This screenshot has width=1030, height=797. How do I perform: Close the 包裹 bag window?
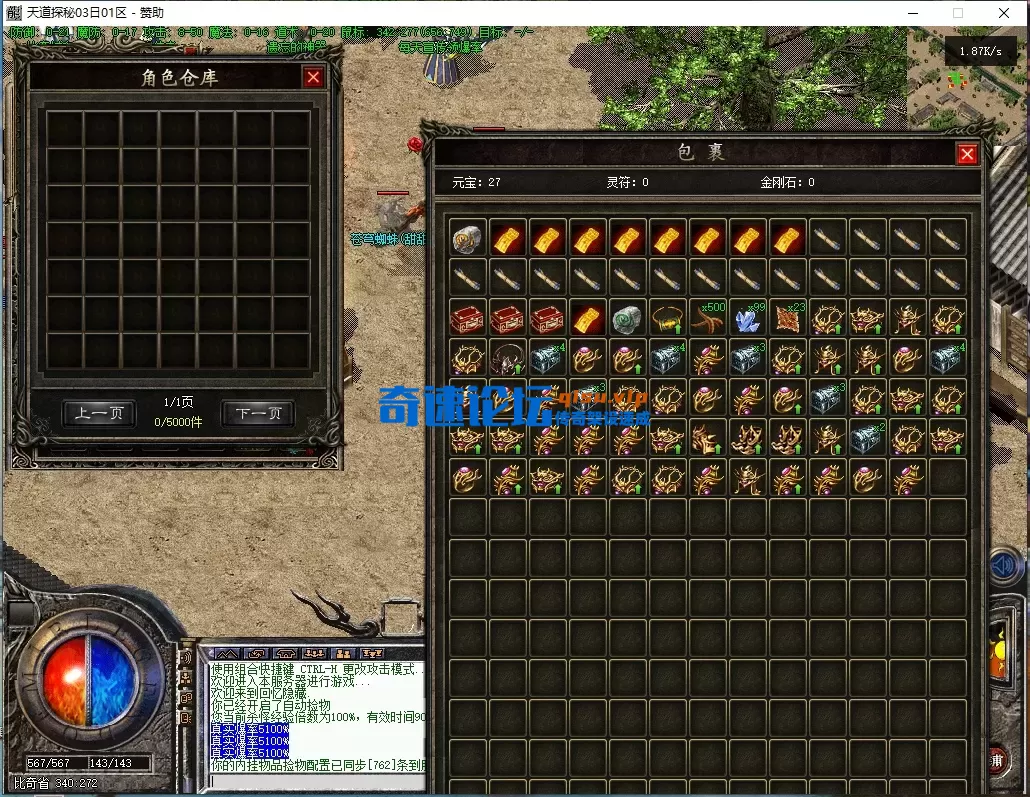pyautogui.click(x=966, y=154)
